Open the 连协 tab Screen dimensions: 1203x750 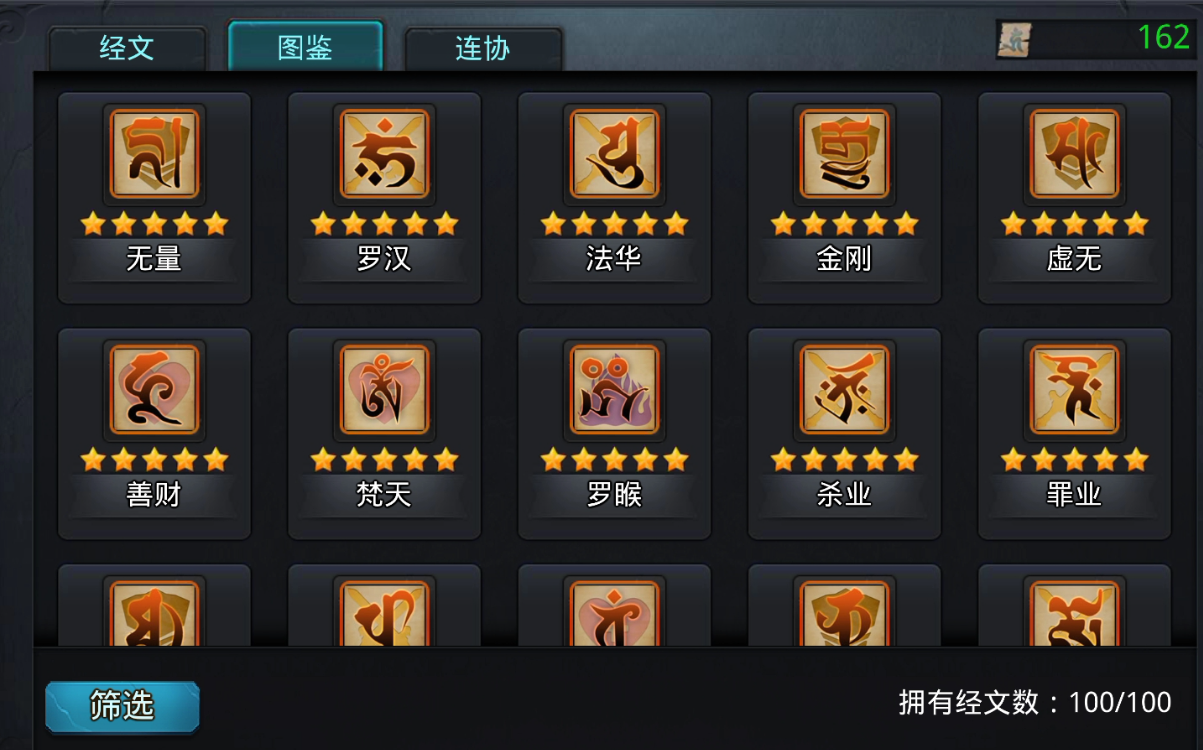pyautogui.click(x=483, y=48)
